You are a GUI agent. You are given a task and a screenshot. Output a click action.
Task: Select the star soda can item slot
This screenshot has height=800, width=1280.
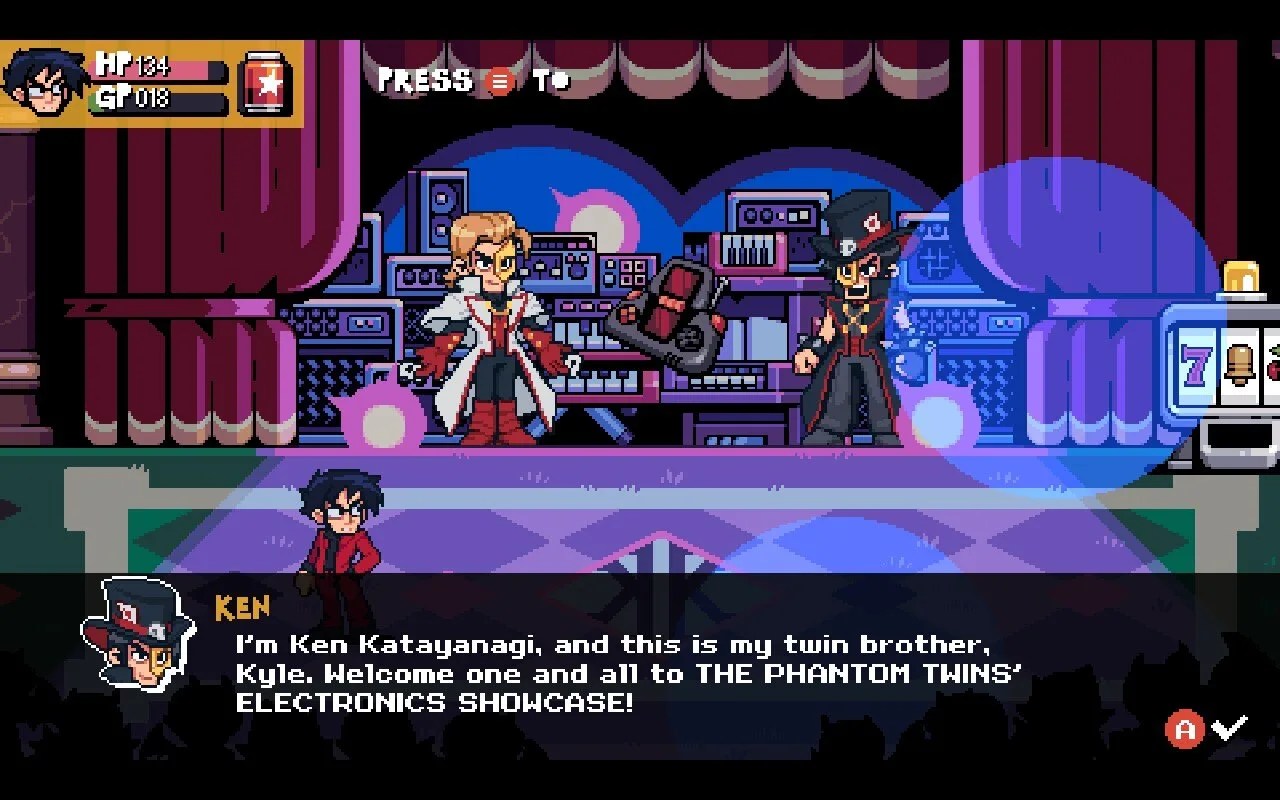click(267, 84)
